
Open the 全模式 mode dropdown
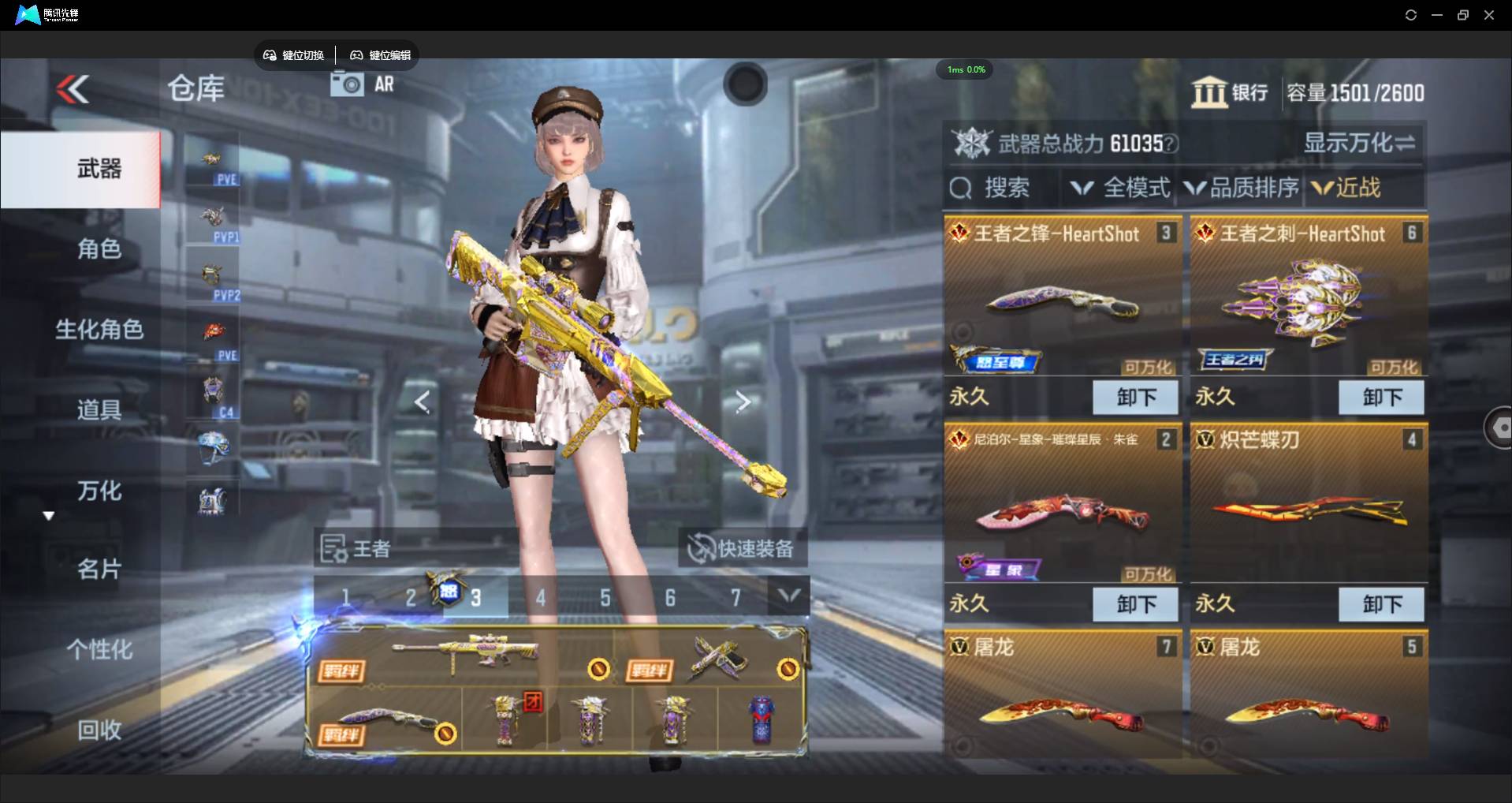tap(1120, 188)
